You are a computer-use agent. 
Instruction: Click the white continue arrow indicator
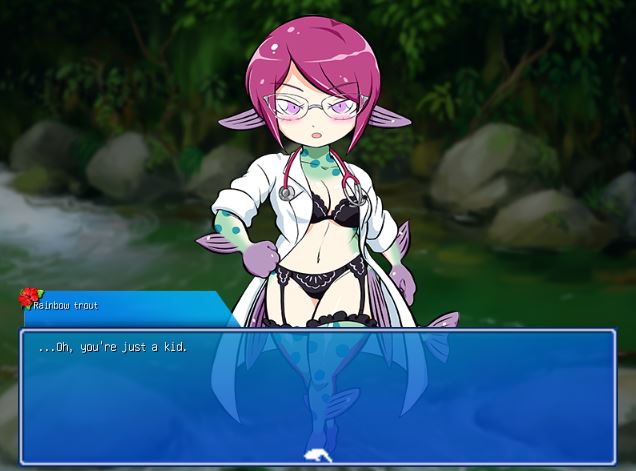pyautogui.click(x=317, y=454)
